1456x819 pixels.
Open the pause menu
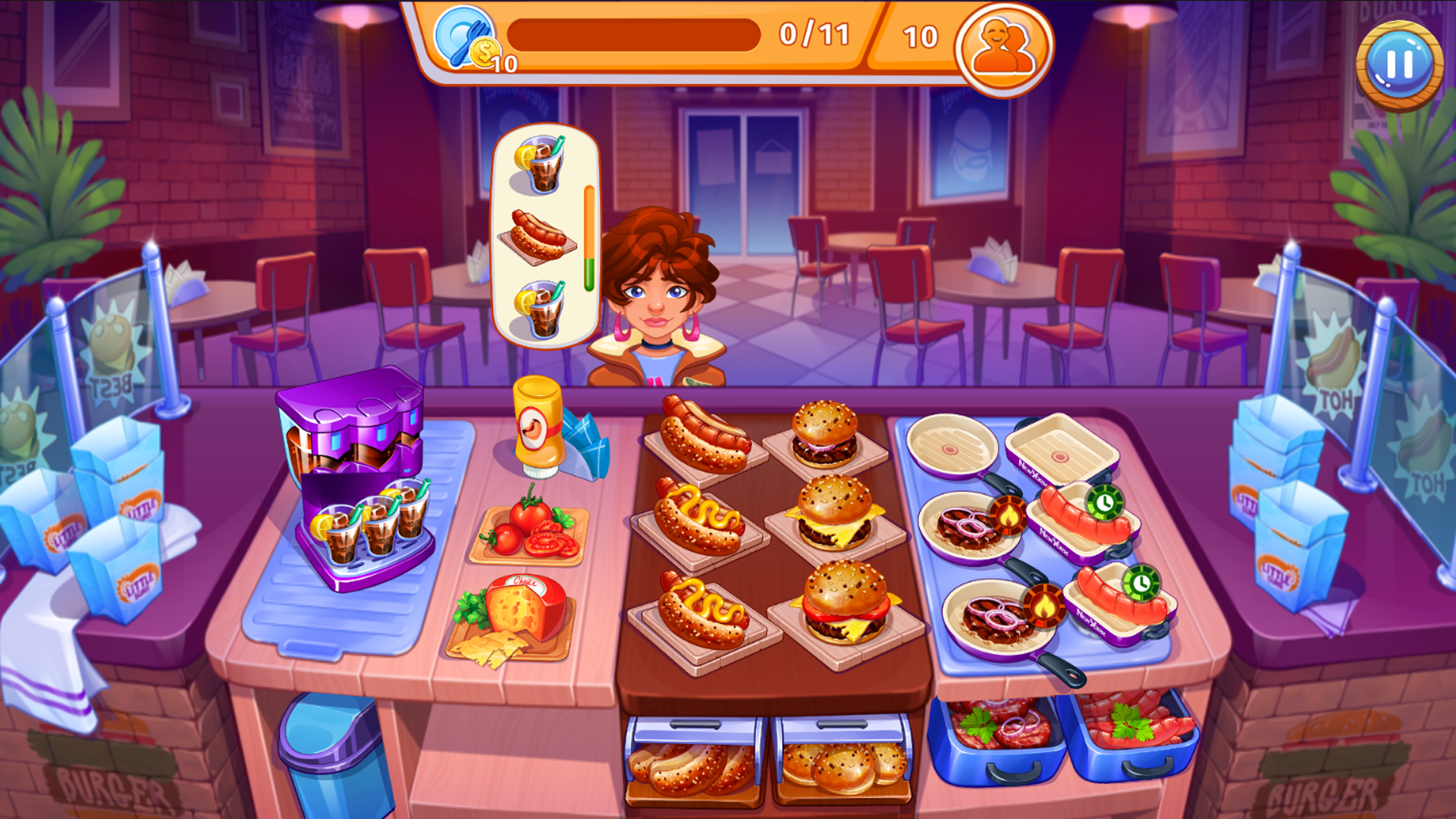[x=1399, y=62]
